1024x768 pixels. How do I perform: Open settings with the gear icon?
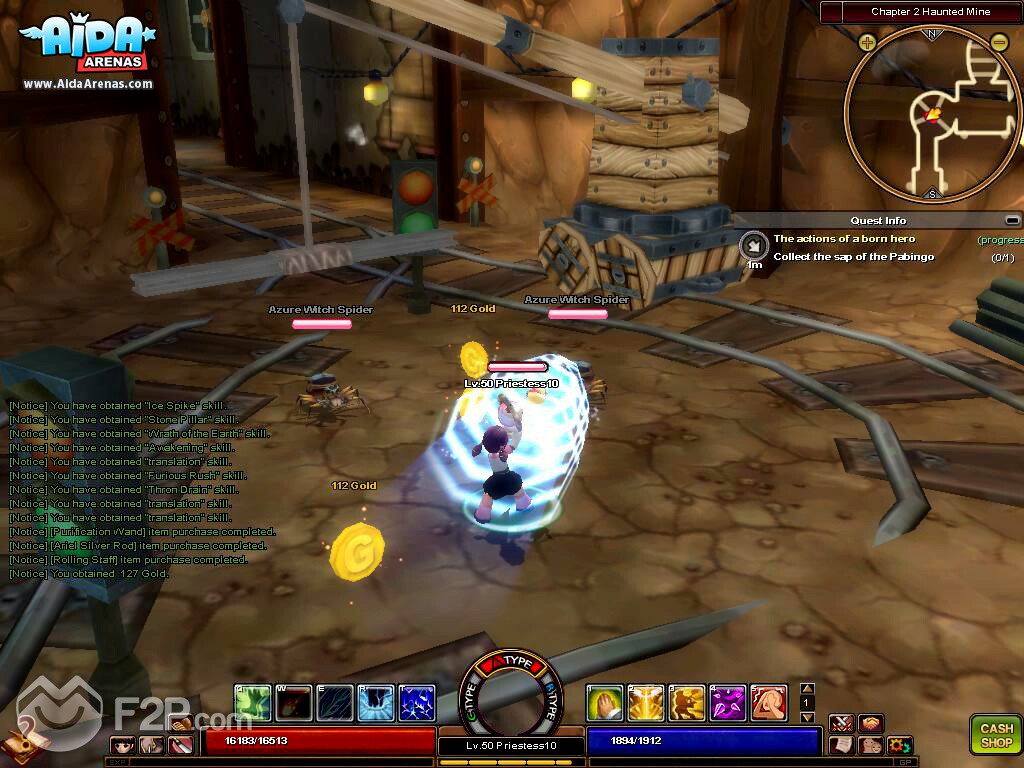(900, 745)
